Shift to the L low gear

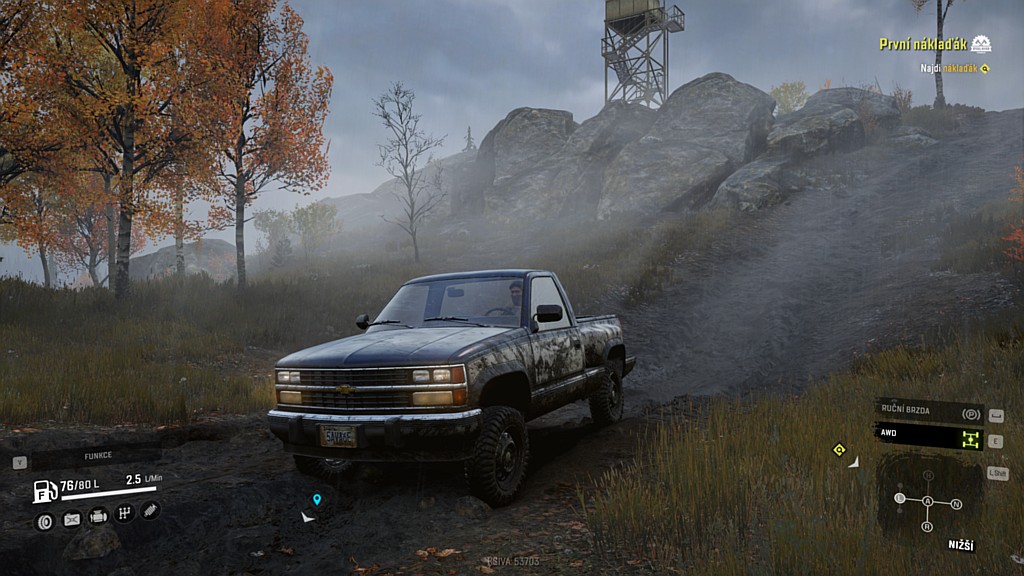pyautogui.click(x=900, y=498)
